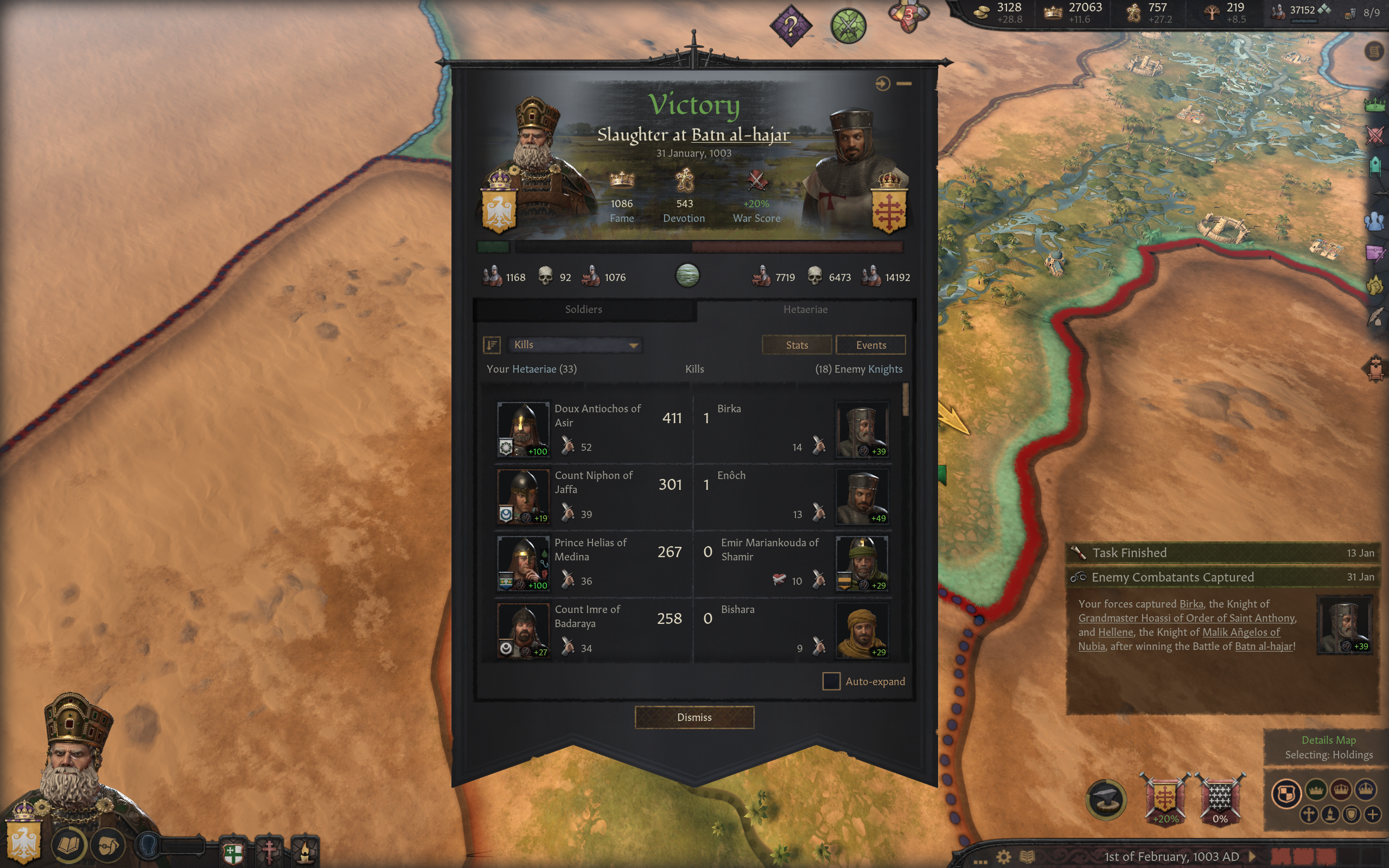1389x868 pixels.
Task: Open the anvil icon near the war shields
Action: coord(1105,800)
